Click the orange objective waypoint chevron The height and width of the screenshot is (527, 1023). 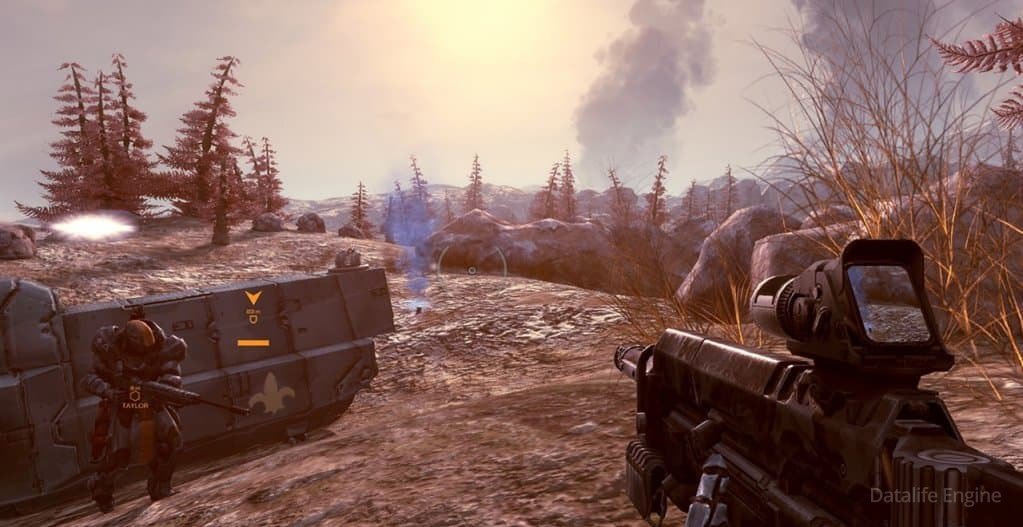[x=253, y=298]
